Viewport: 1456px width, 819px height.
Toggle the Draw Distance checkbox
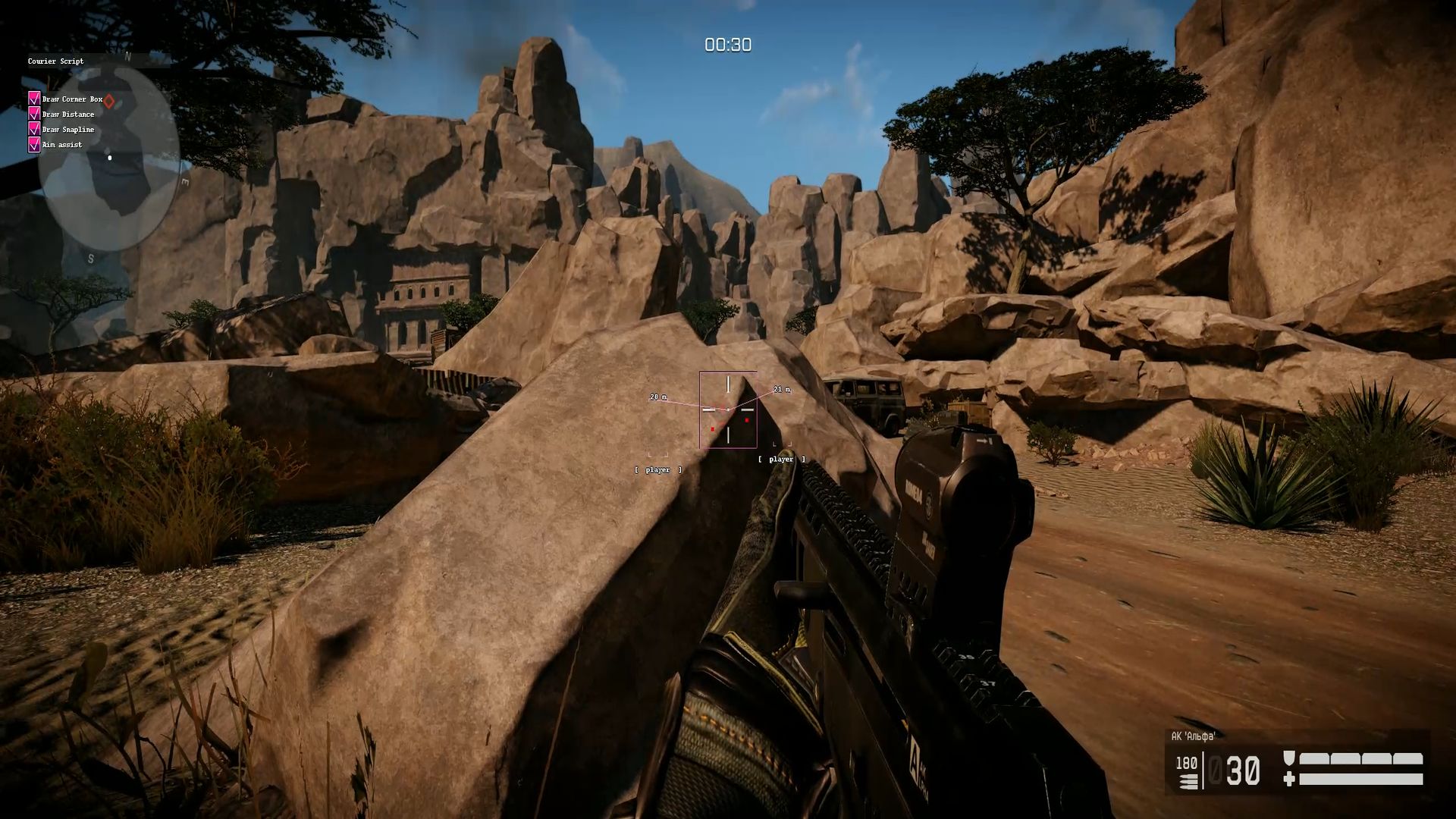[33, 115]
